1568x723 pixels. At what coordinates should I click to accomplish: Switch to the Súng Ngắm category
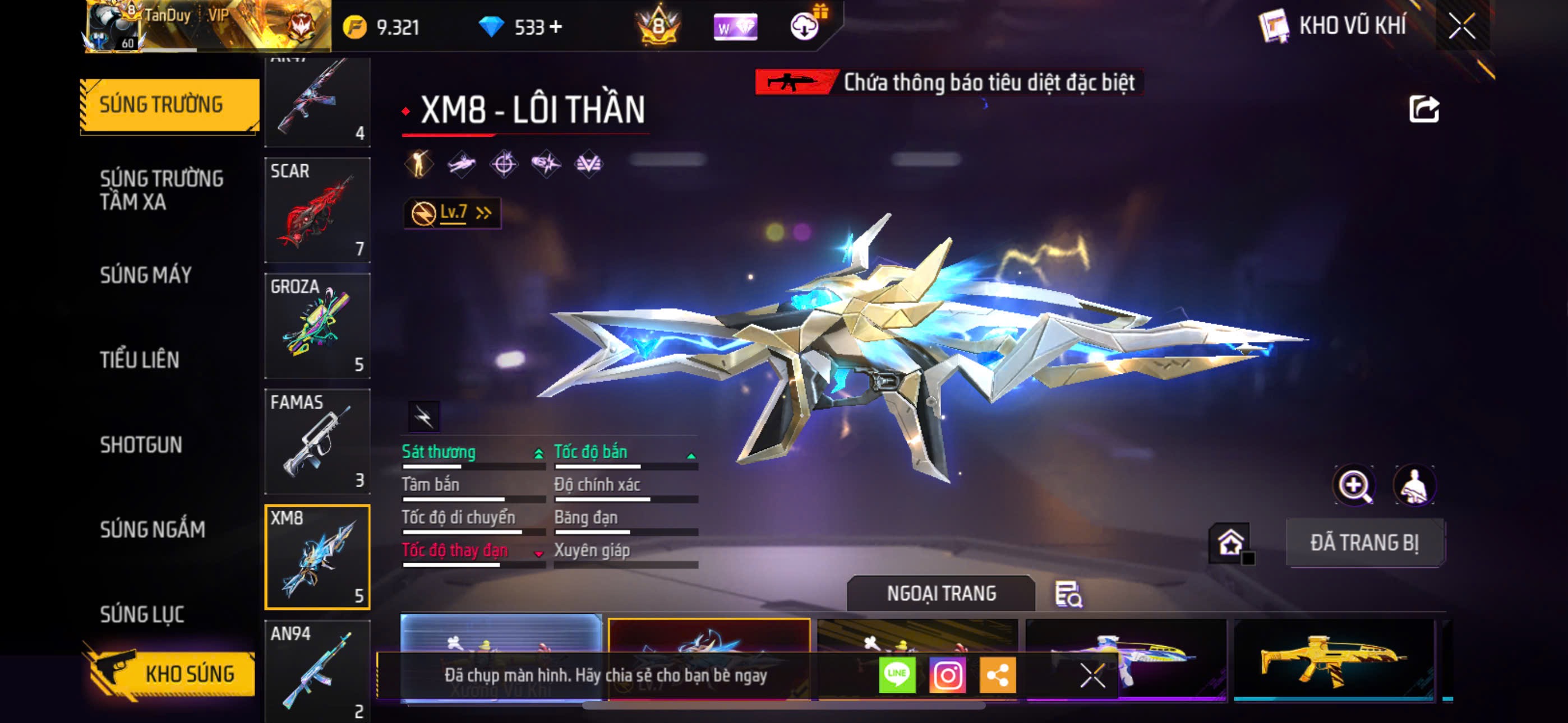[x=152, y=530]
